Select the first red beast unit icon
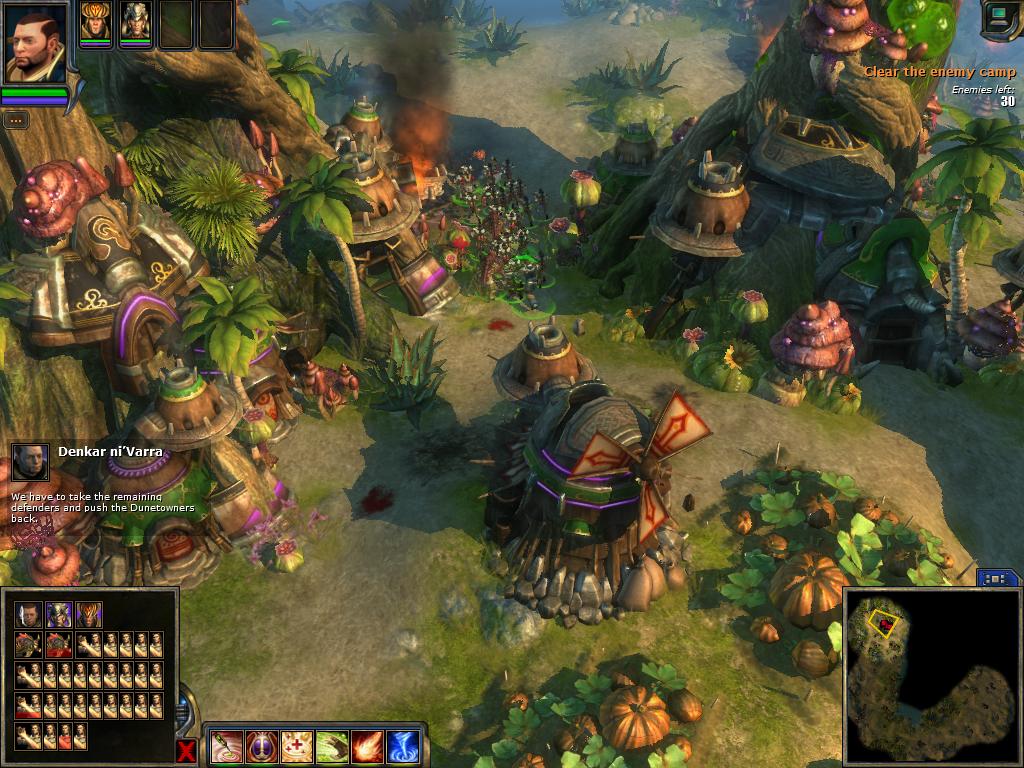Screen dimensions: 1024x768 pyautogui.click(x=28, y=645)
